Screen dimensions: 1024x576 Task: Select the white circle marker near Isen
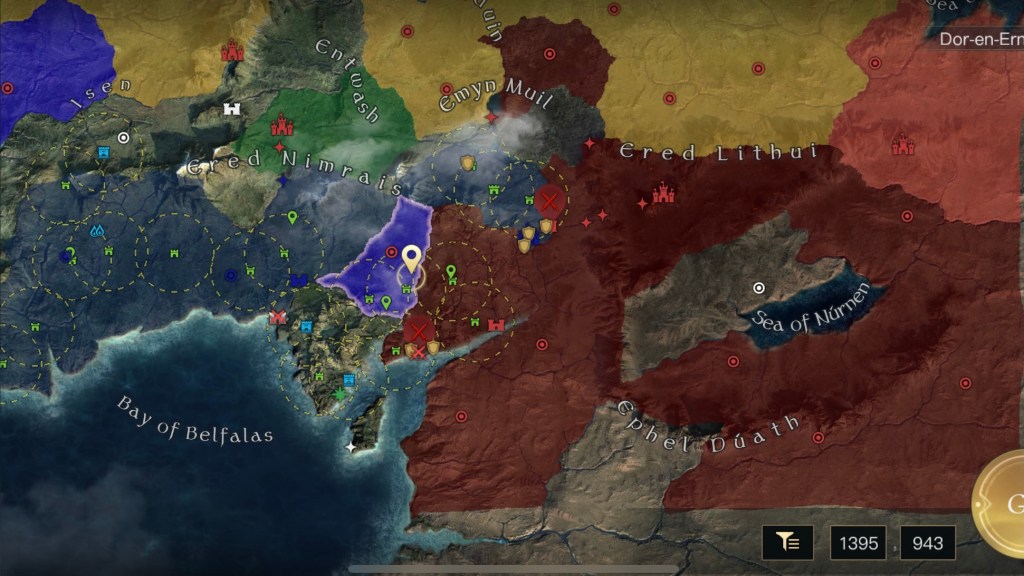[123, 137]
